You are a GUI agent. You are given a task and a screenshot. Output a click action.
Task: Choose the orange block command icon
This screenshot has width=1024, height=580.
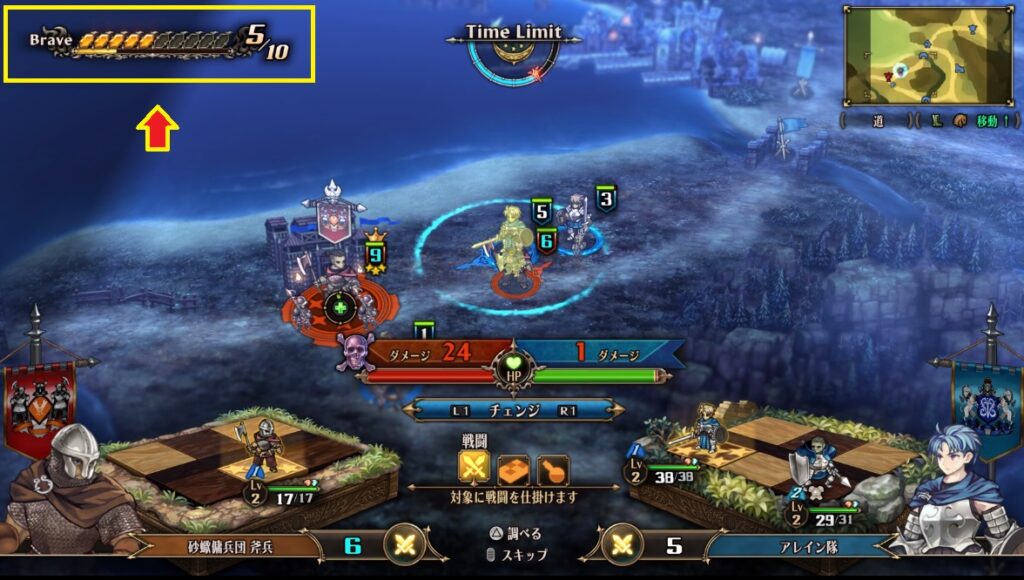[513, 467]
